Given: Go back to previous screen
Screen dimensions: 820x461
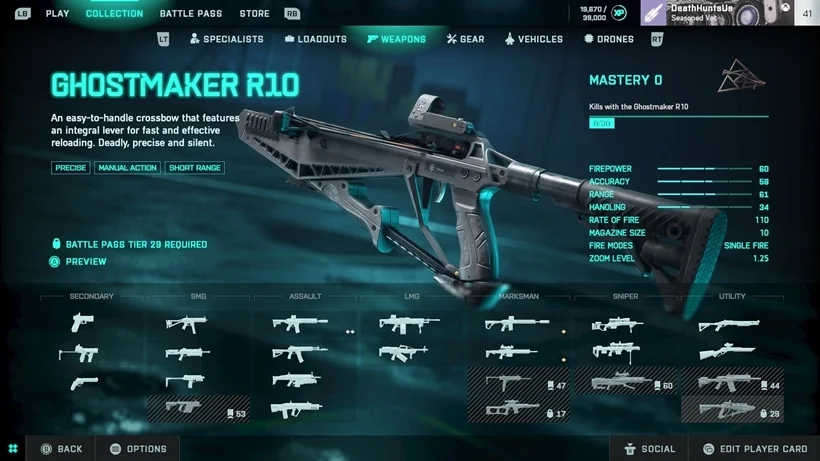Looking at the screenshot, I should (x=61, y=449).
